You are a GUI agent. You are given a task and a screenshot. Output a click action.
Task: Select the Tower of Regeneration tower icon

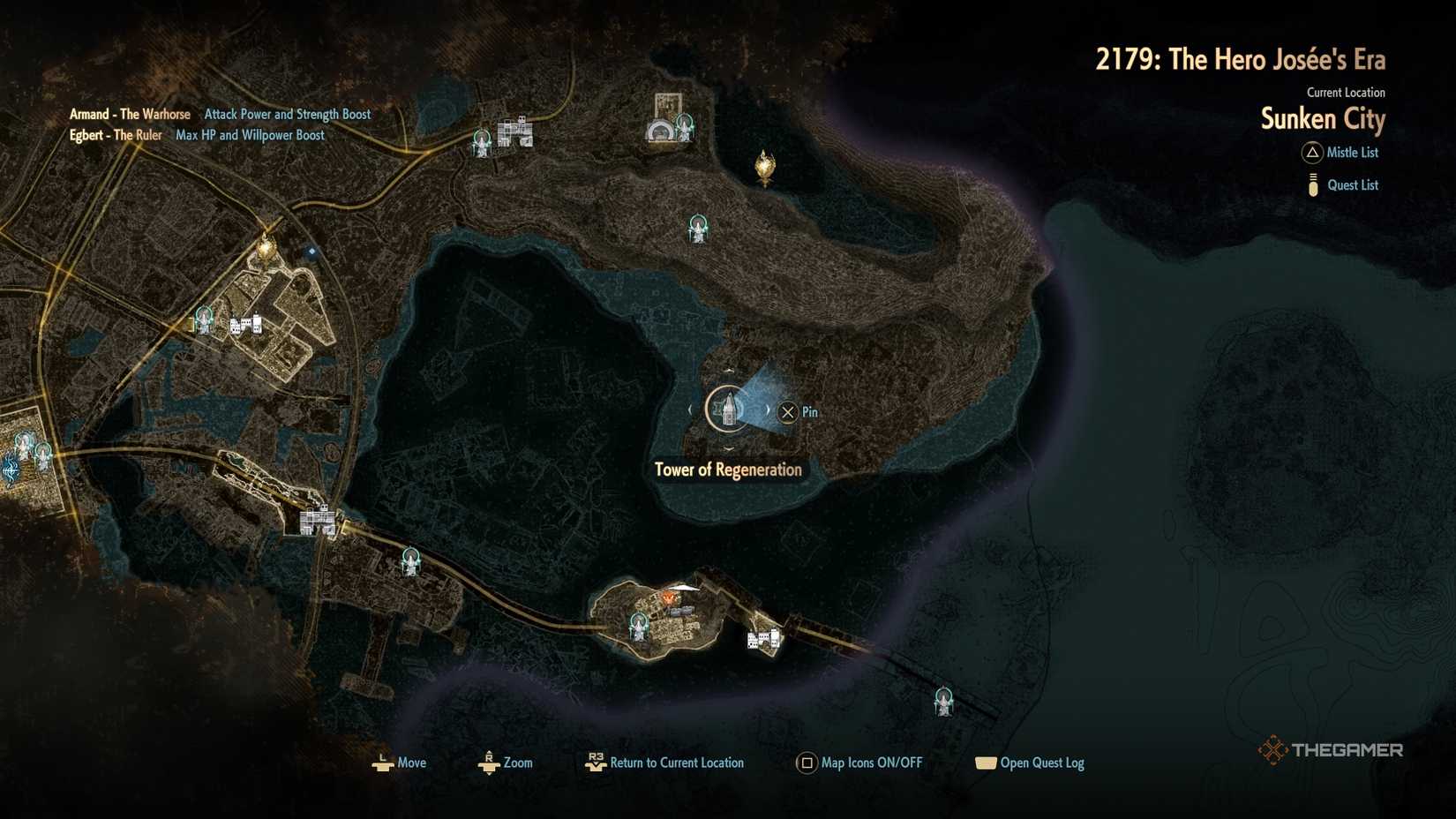pos(726,410)
